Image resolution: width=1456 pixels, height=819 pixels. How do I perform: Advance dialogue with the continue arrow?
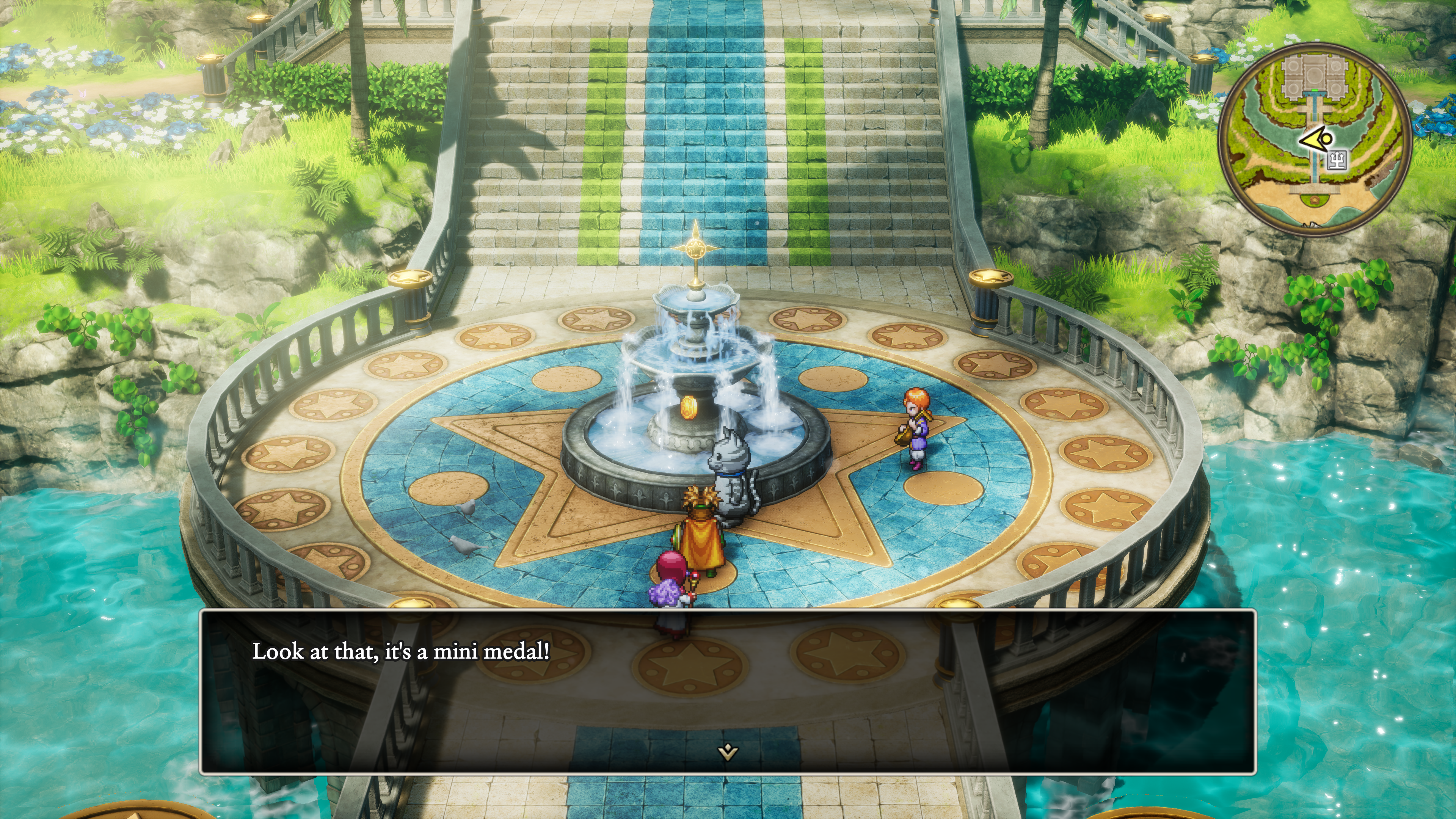(x=727, y=752)
